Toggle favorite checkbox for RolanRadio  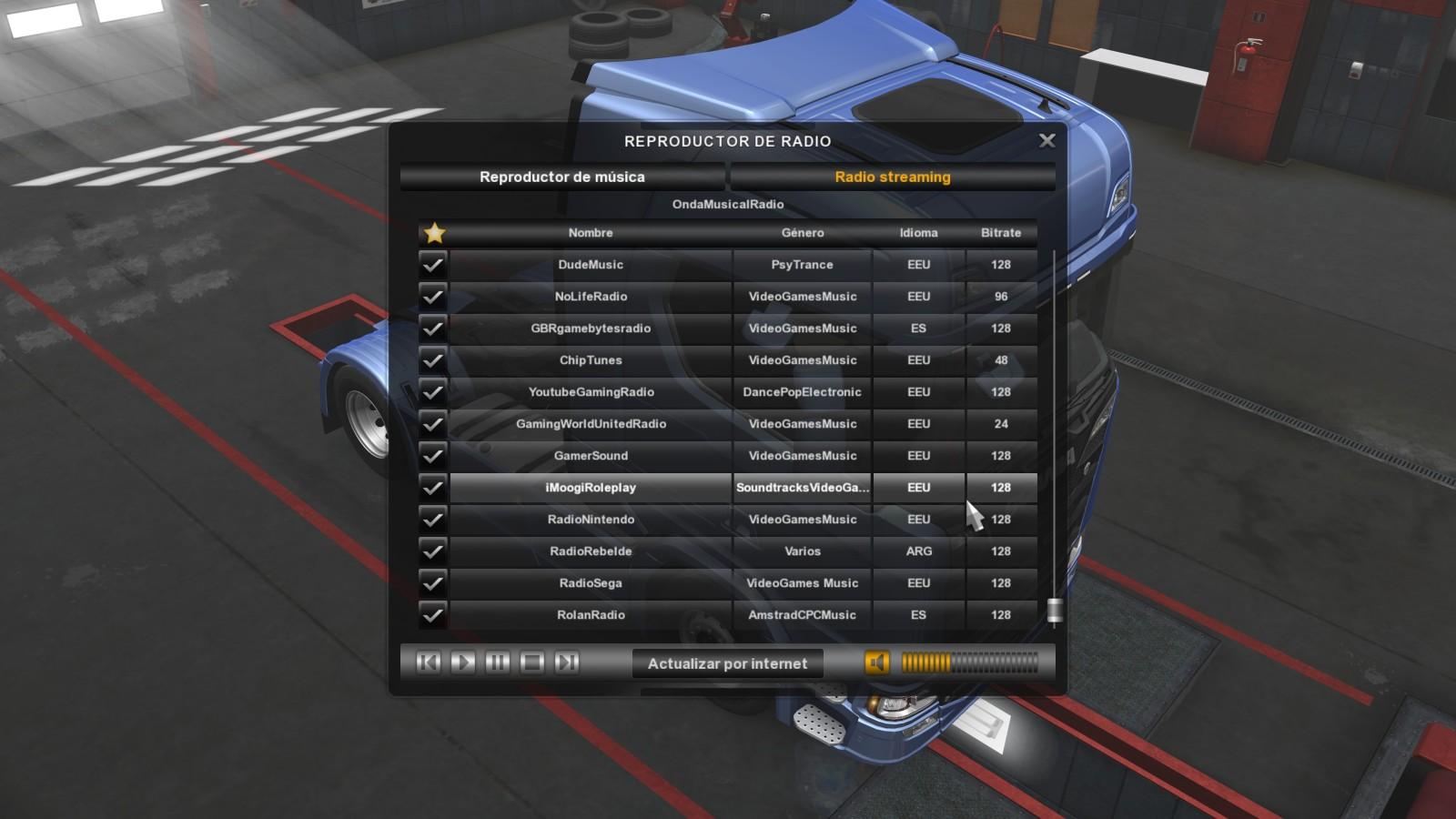click(433, 615)
